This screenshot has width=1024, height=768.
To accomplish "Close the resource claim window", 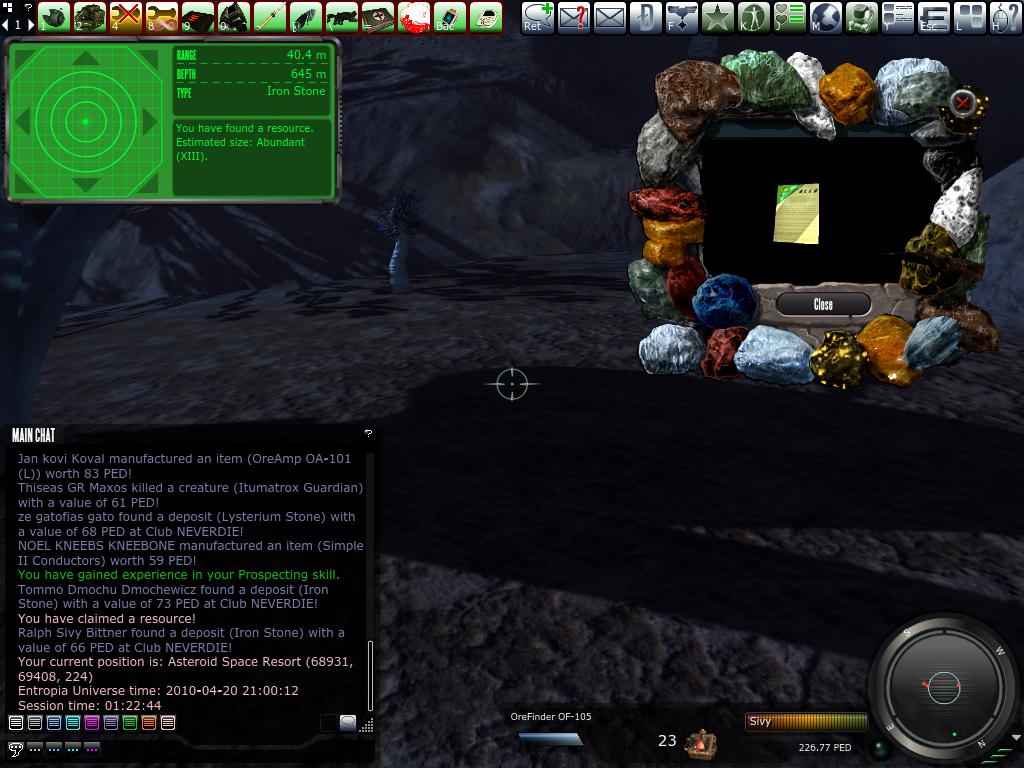I will pyautogui.click(x=823, y=304).
